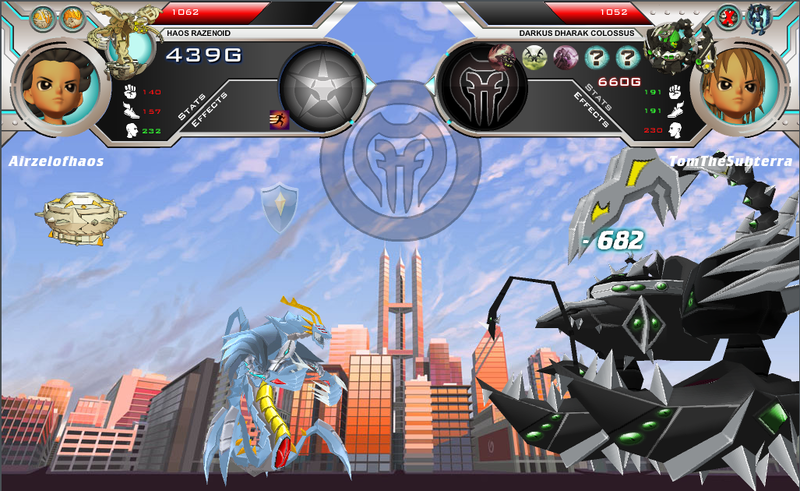This screenshot has width=800, height=491.
Task: Choose the green winged moth ability icon
Action: click(535, 57)
